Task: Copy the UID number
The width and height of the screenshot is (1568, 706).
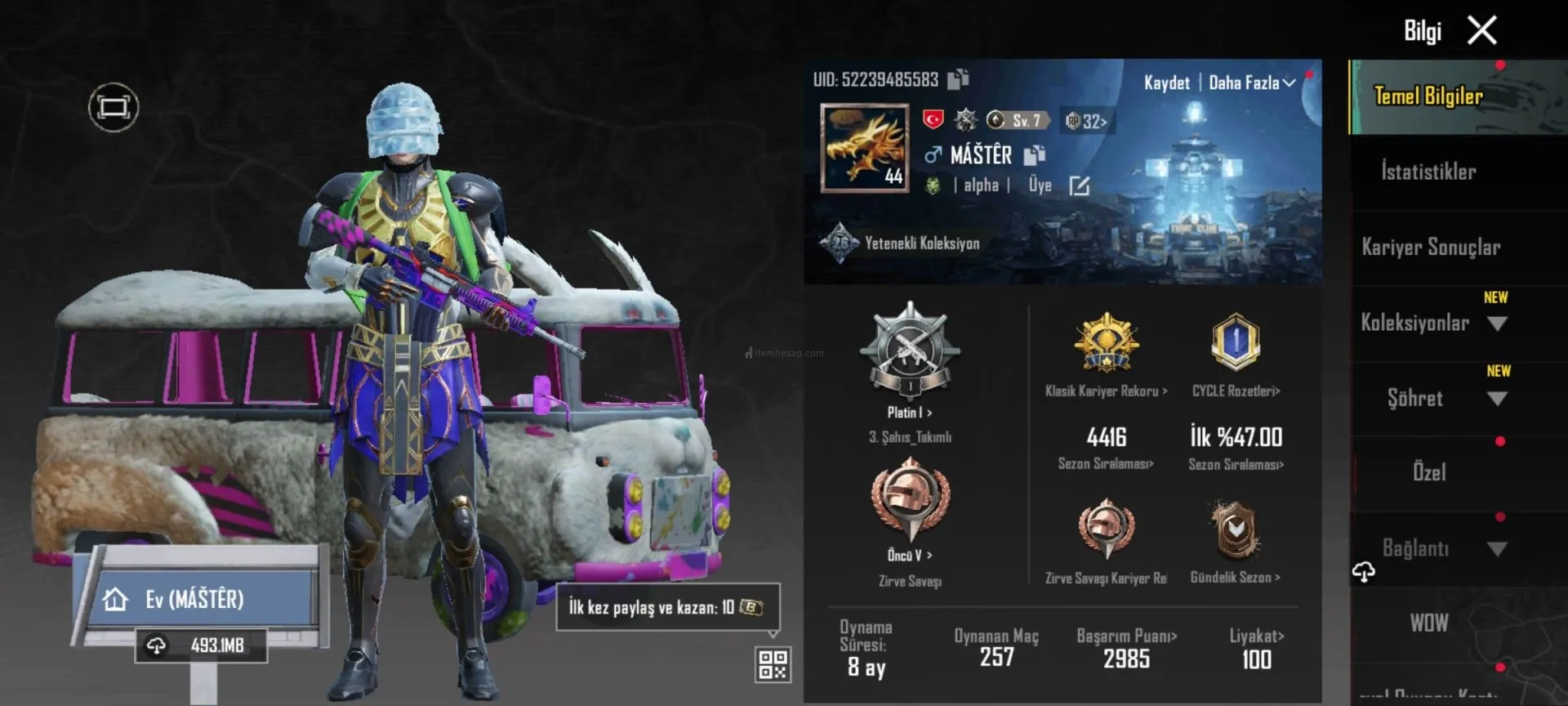Action: (x=958, y=79)
